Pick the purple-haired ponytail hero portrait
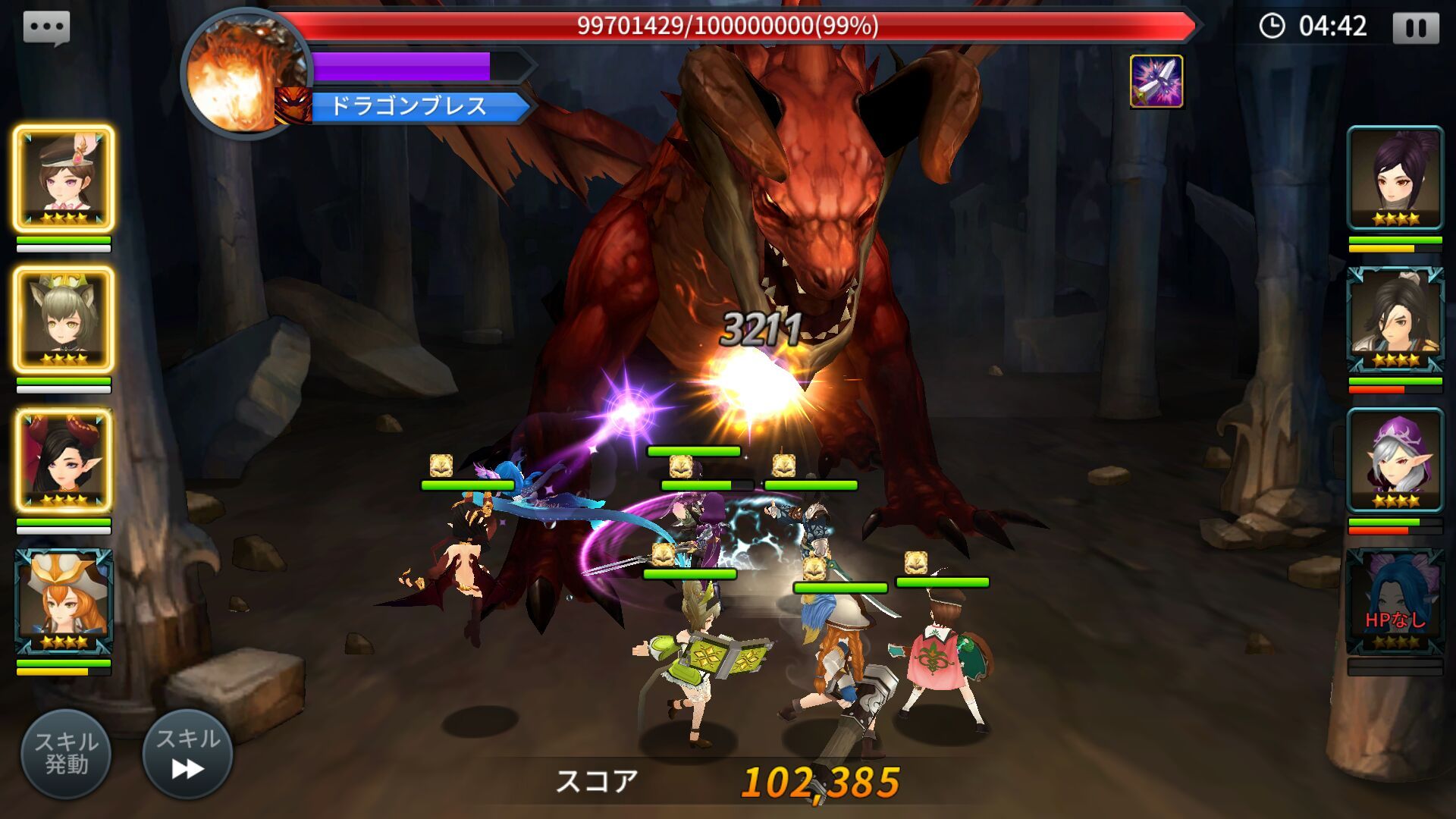 tap(1395, 178)
